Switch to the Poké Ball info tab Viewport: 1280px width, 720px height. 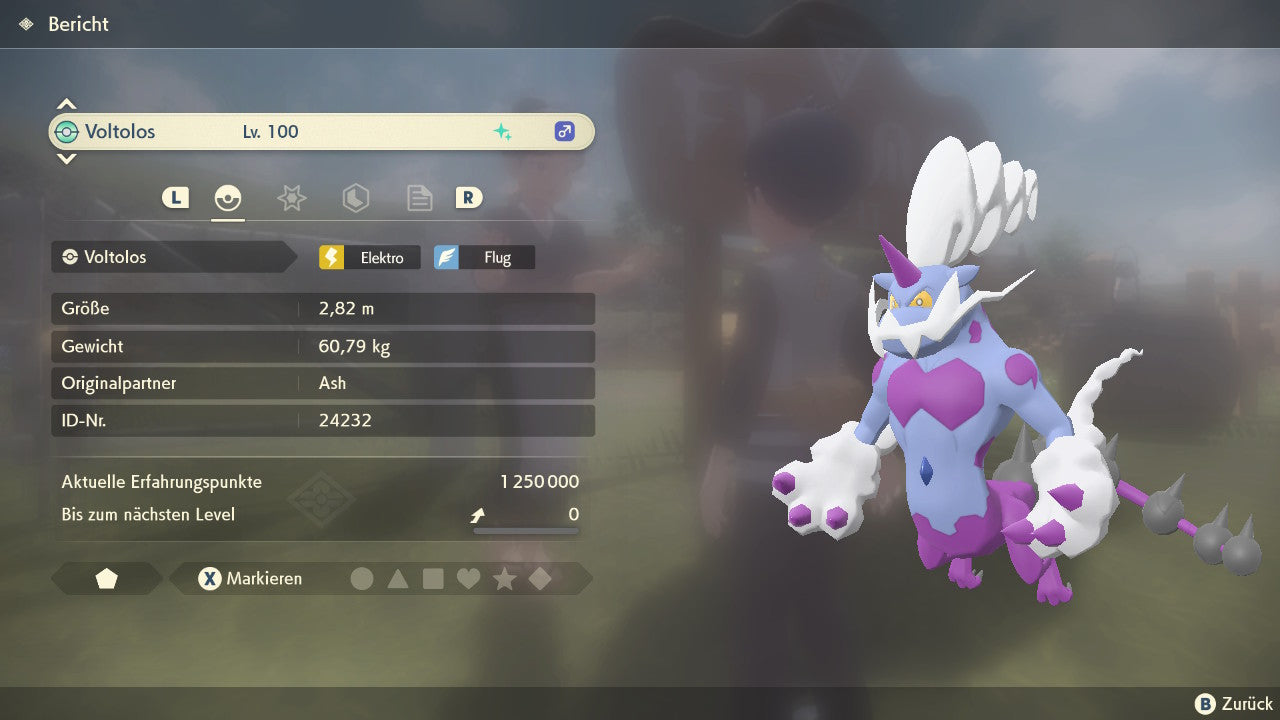pyautogui.click(x=228, y=198)
